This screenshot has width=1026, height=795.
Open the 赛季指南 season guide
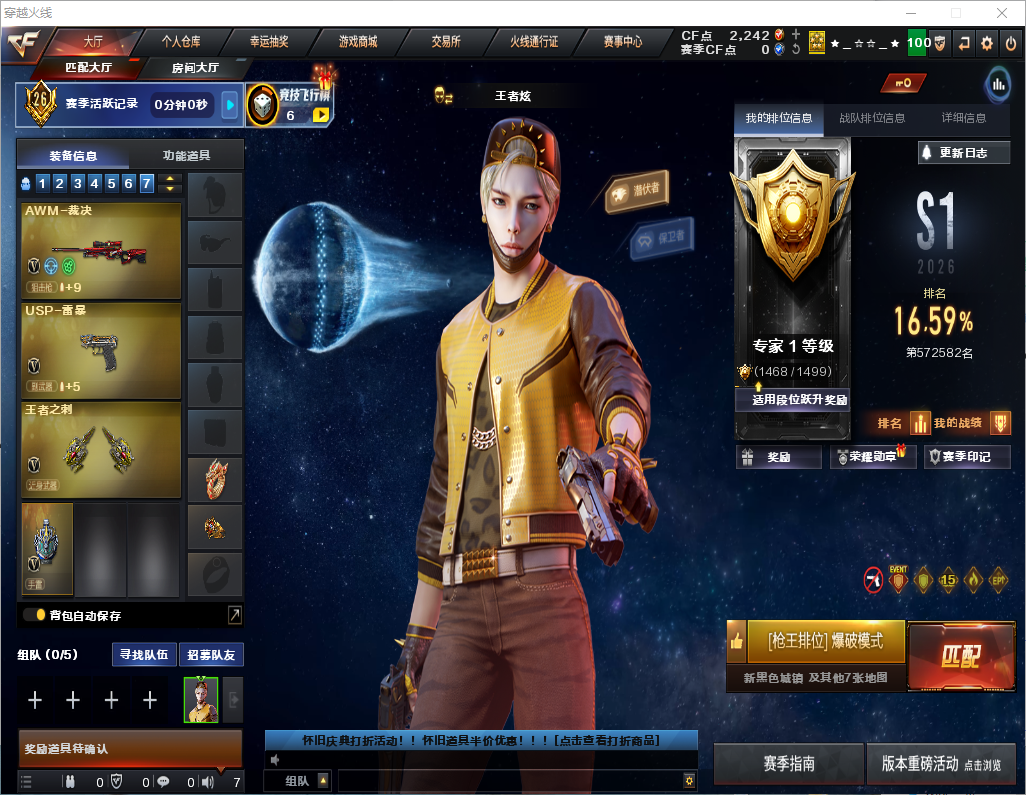789,764
